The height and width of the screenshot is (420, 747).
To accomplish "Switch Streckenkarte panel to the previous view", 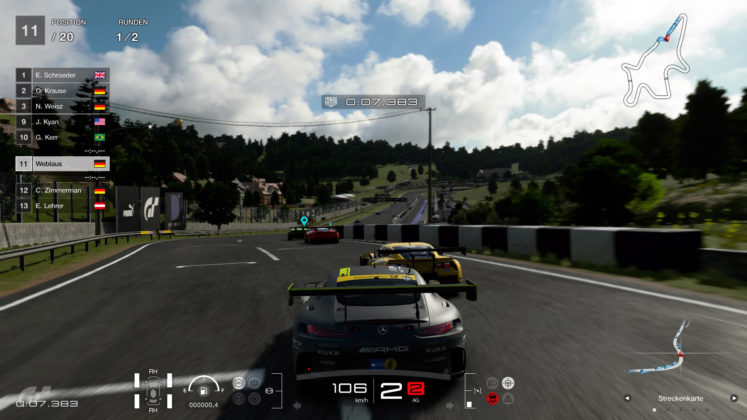I will coord(628,397).
